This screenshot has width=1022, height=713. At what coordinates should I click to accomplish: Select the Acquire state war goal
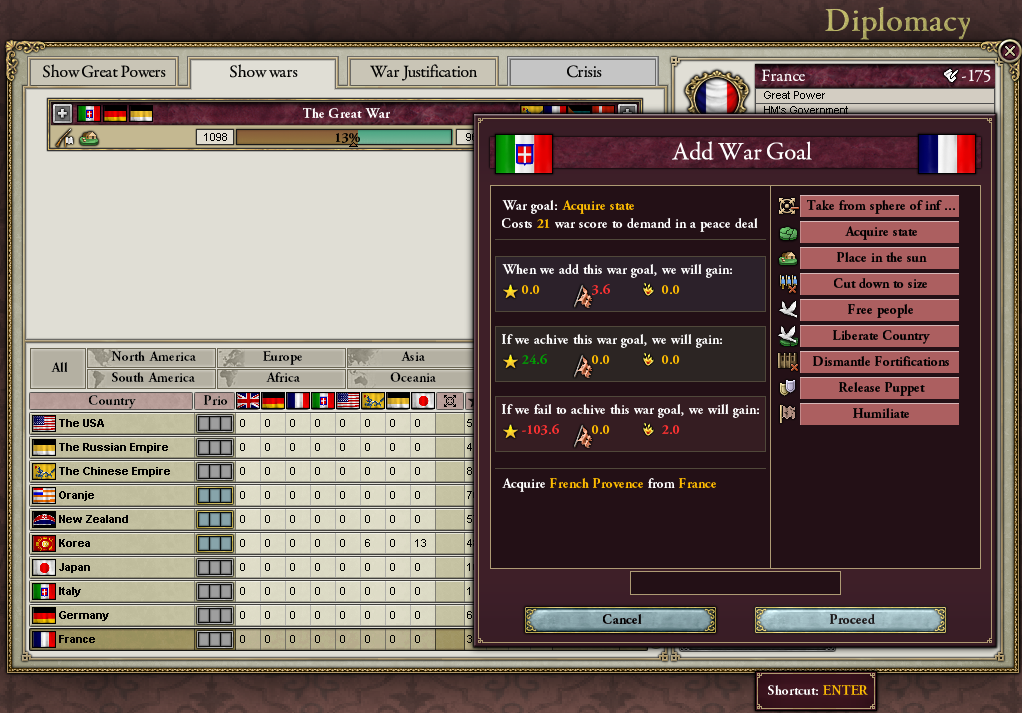[880, 232]
